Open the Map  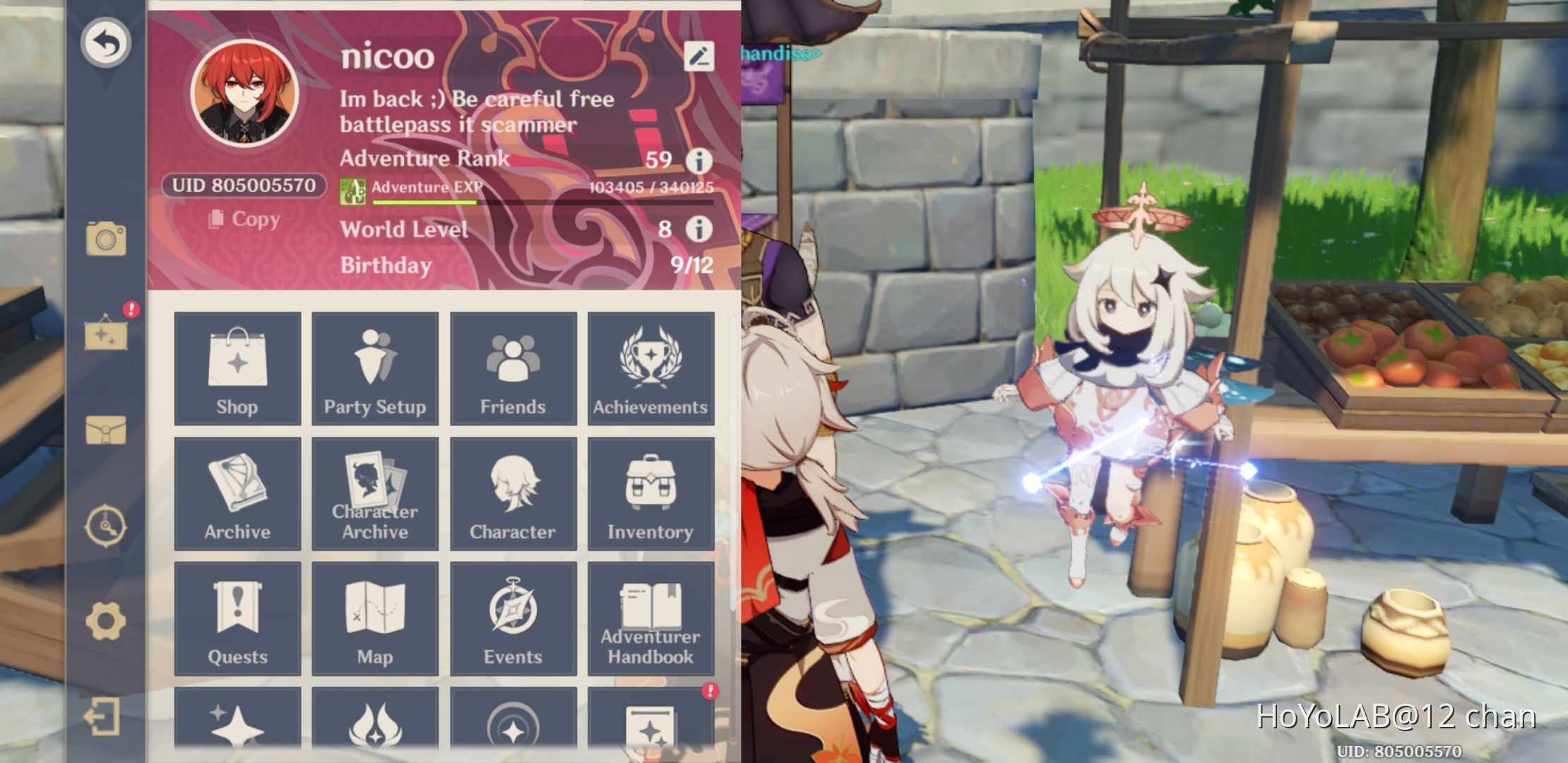click(375, 617)
